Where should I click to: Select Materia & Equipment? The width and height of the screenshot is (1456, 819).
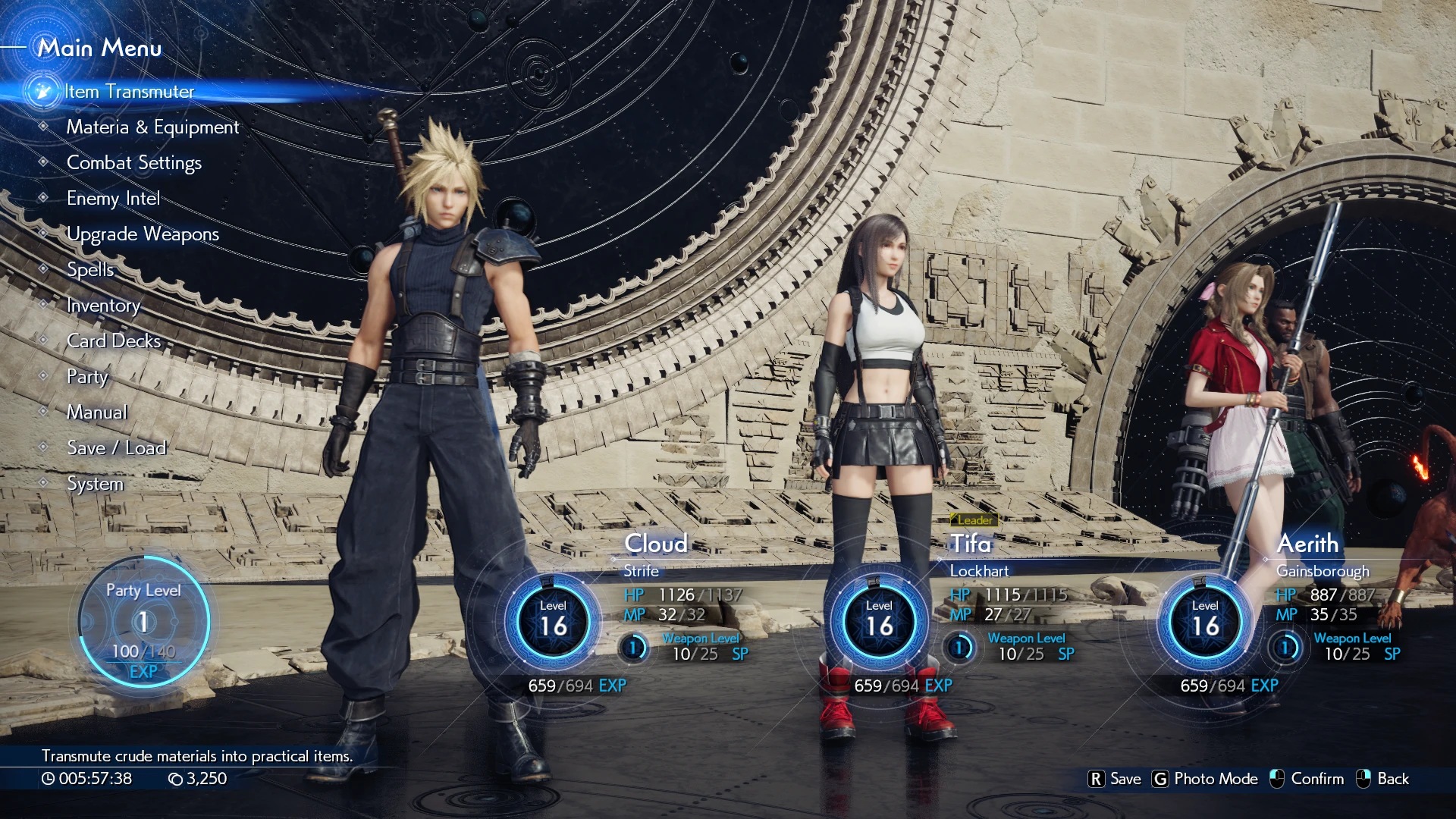152,127
